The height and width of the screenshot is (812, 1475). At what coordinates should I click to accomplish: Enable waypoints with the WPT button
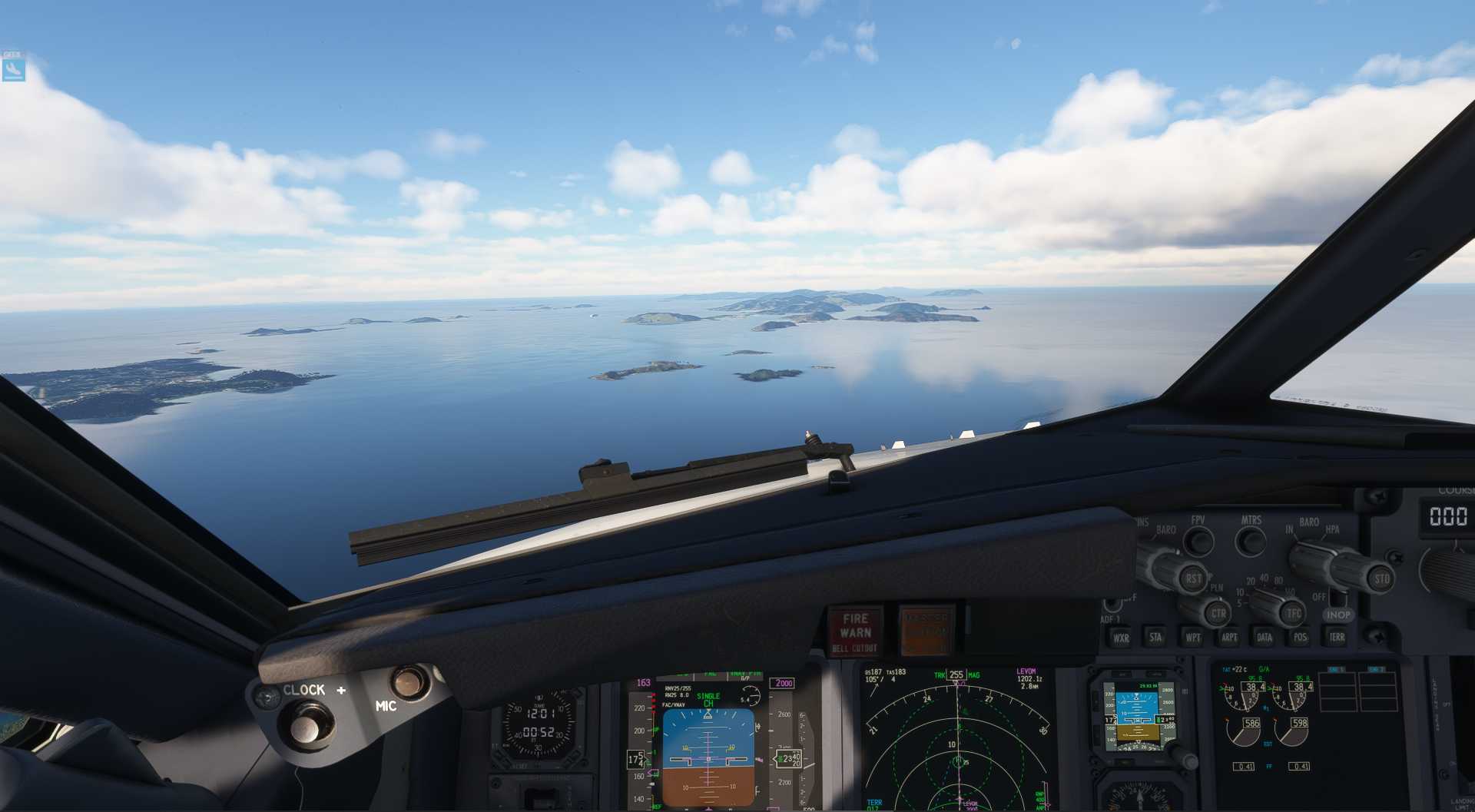click(x=1192, y=637)
